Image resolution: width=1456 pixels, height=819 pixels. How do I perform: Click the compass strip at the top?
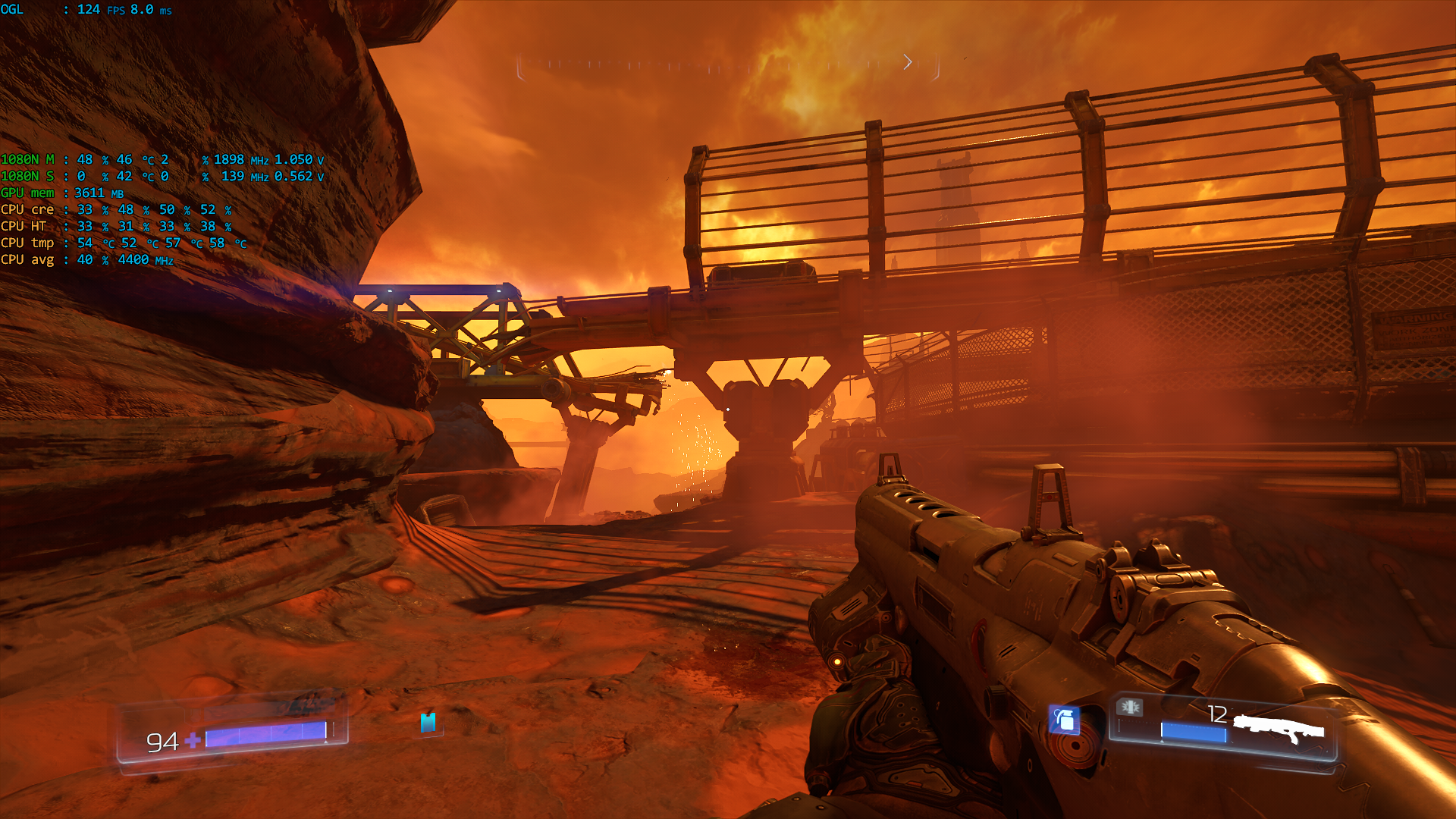(728, 66)
